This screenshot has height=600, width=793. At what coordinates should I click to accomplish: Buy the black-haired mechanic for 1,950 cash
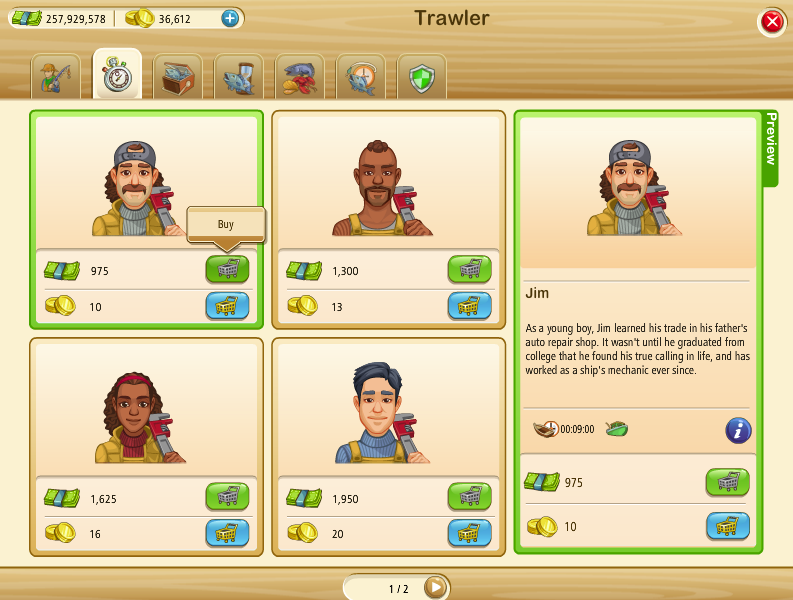469,497
